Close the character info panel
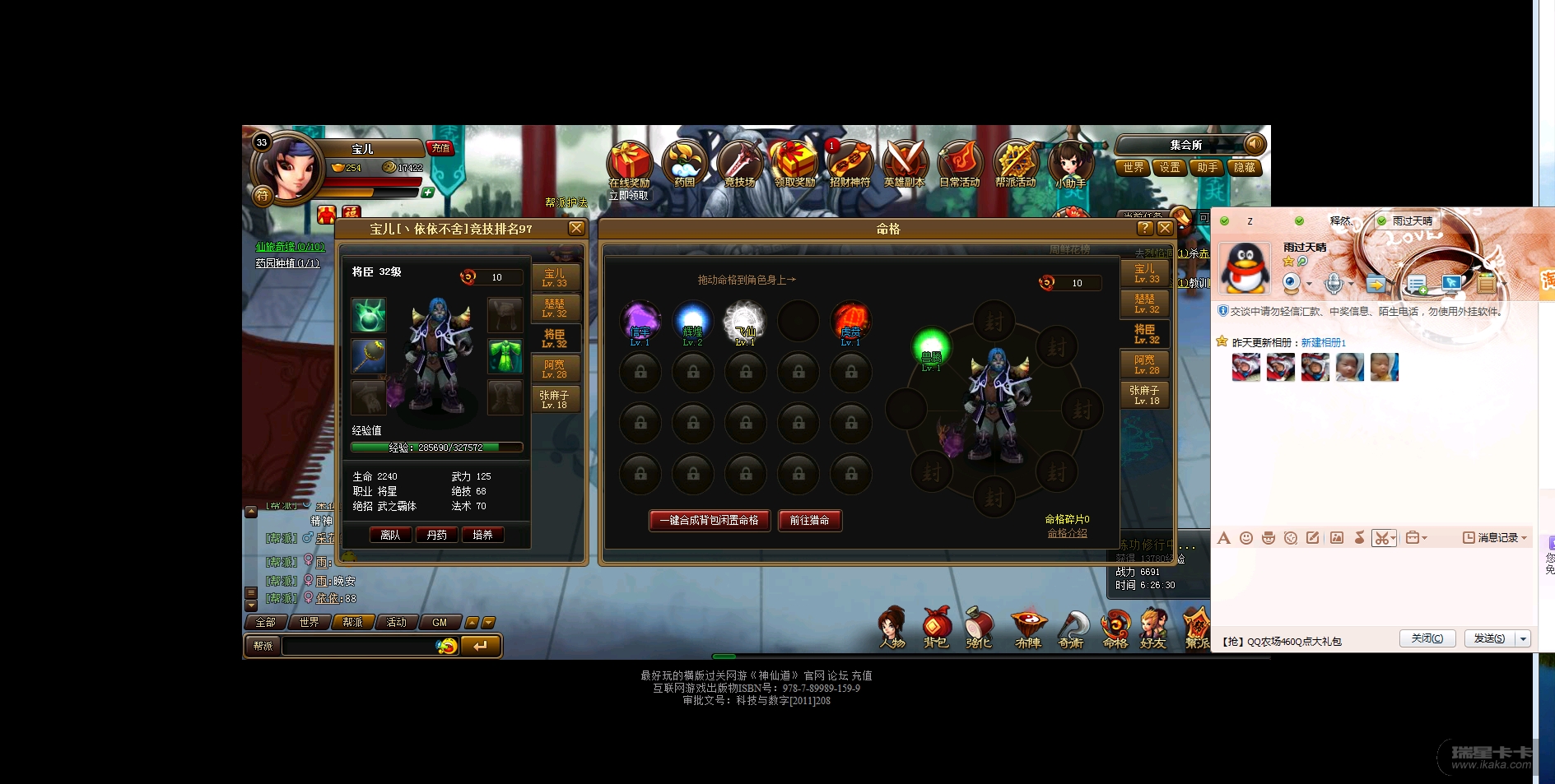 coord(576,228)
